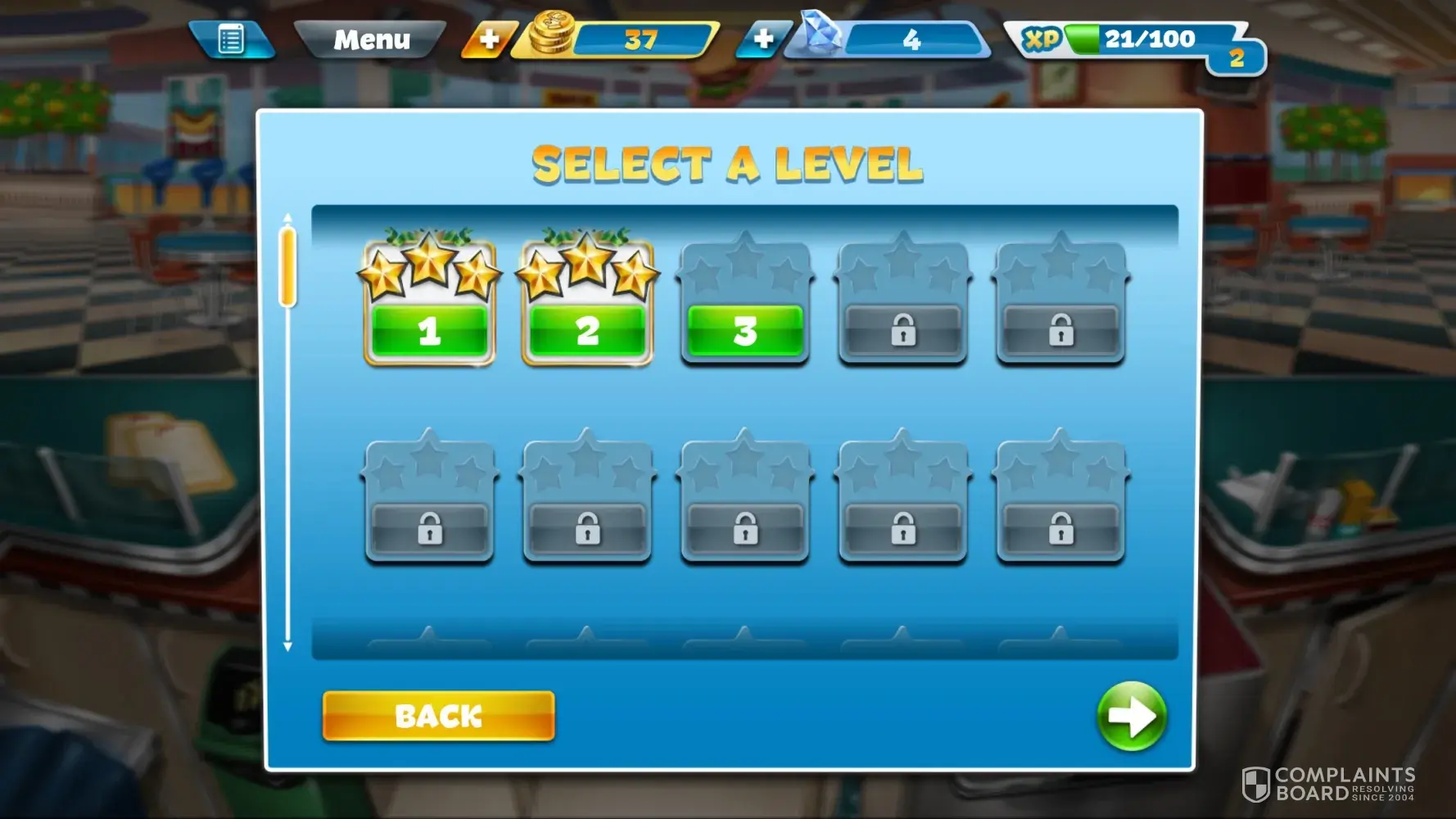Click the green next arrow button
Viewport: 1456px width, 819px height.
click(x=1131, y=716)
